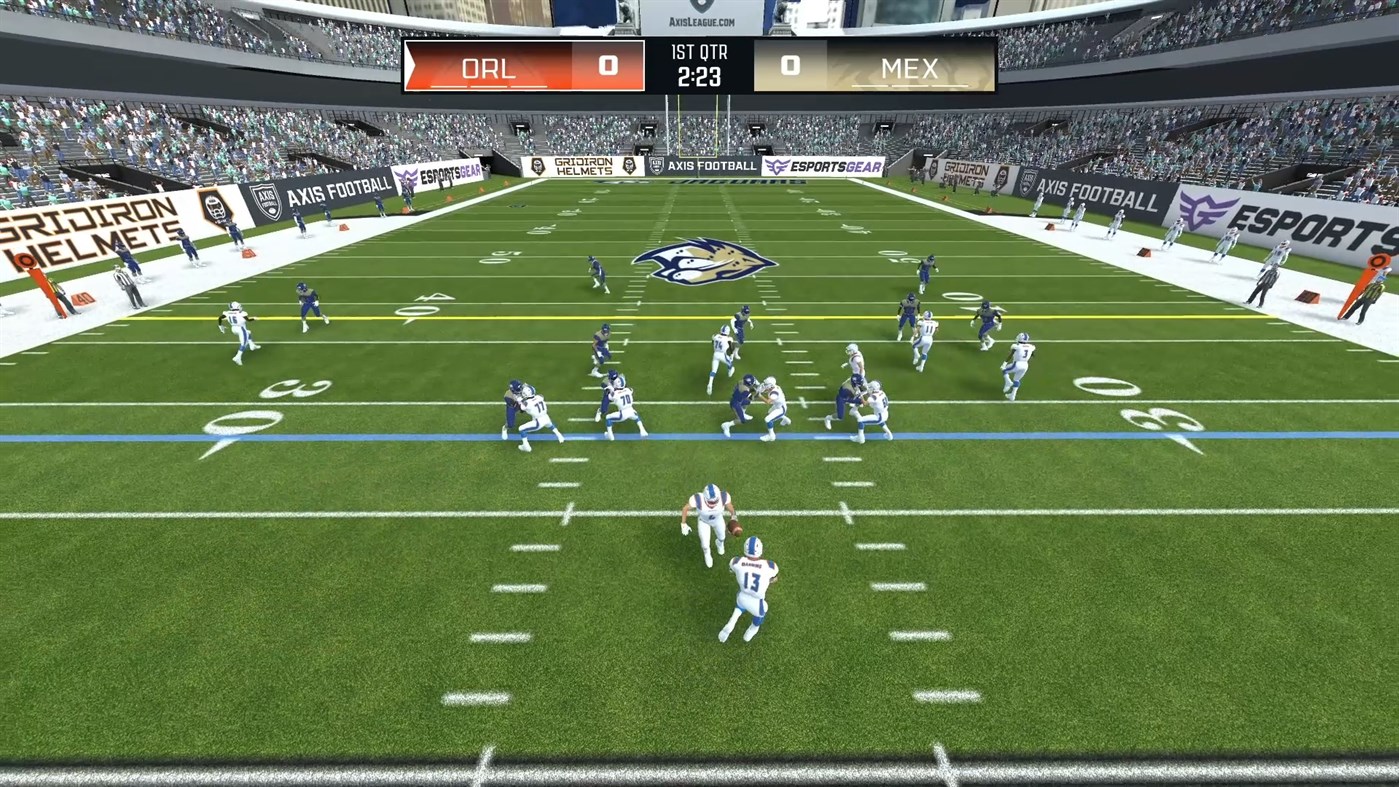The width and height of the screenshot is (1399, 787).
Task: Select ORL score of zero
Action: (608, 66)
